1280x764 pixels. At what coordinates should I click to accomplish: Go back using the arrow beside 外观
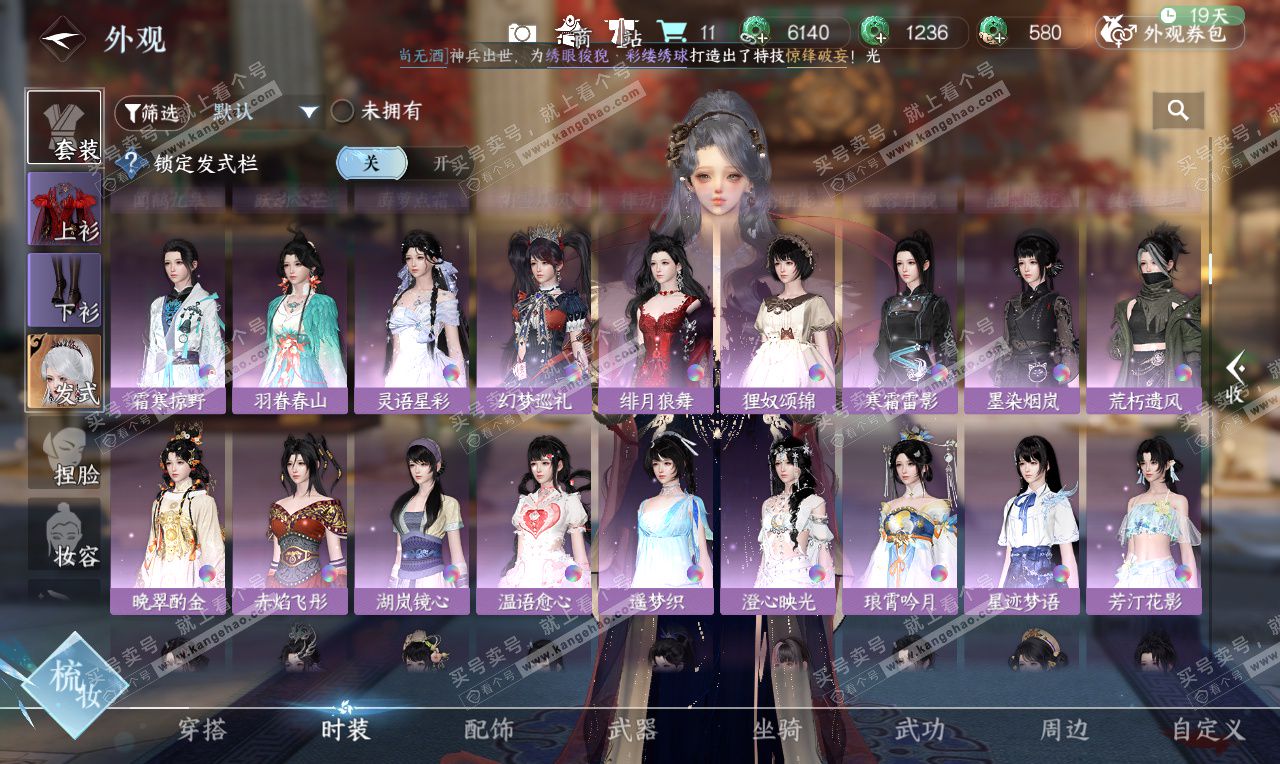pos(61,39)
